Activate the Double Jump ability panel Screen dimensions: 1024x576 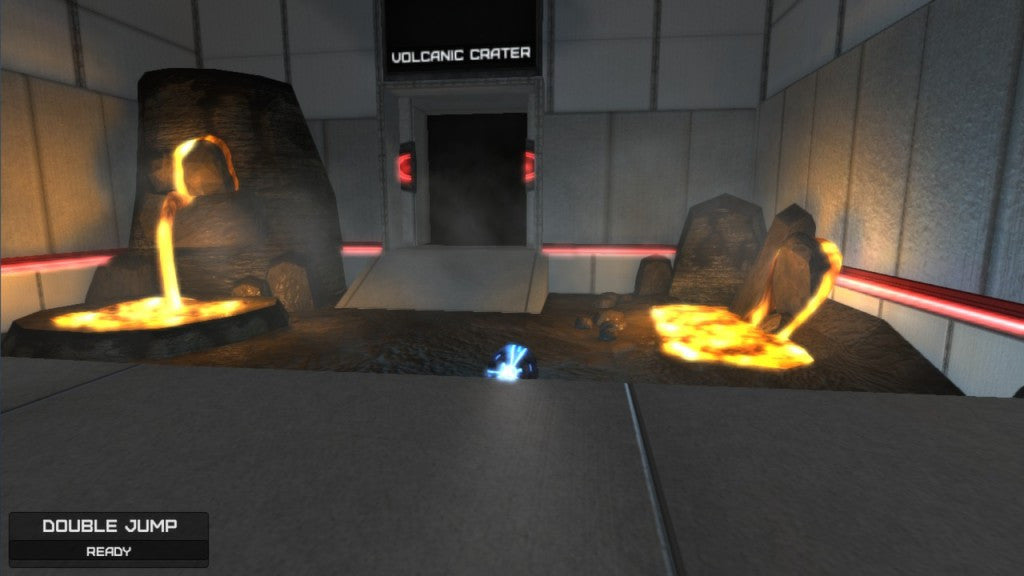click(x=109, y=537)
